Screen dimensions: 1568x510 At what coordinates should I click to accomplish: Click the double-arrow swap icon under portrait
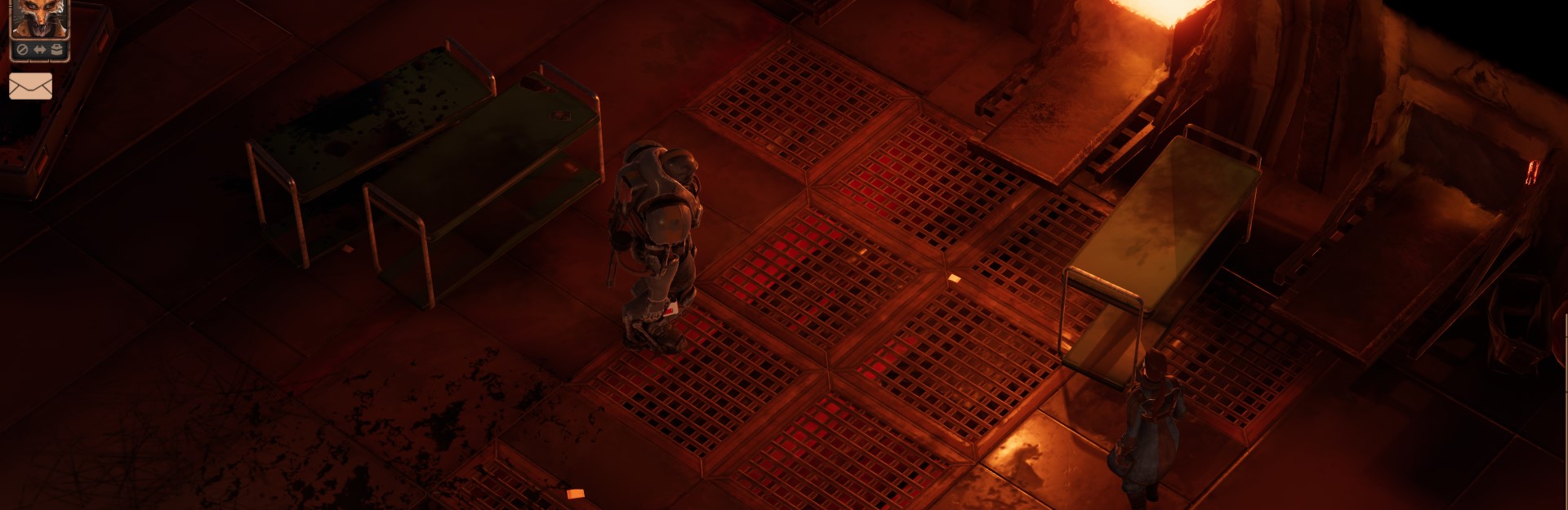(x=39, y=51)
